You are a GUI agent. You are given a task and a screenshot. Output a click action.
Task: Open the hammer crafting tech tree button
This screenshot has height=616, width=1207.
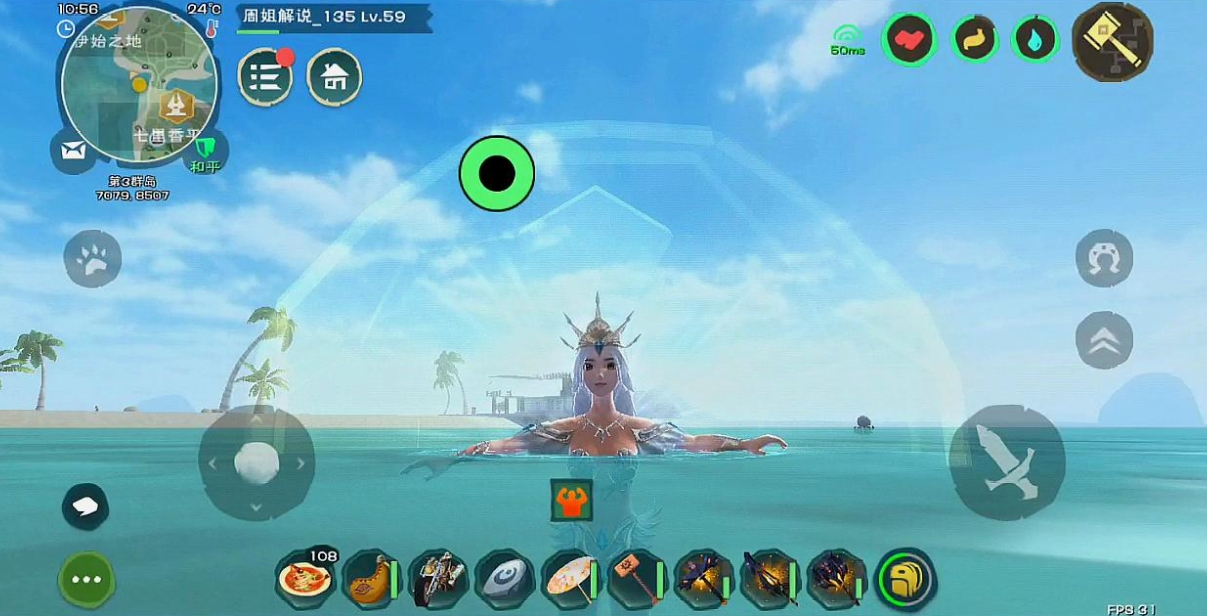pos(1112,41)
